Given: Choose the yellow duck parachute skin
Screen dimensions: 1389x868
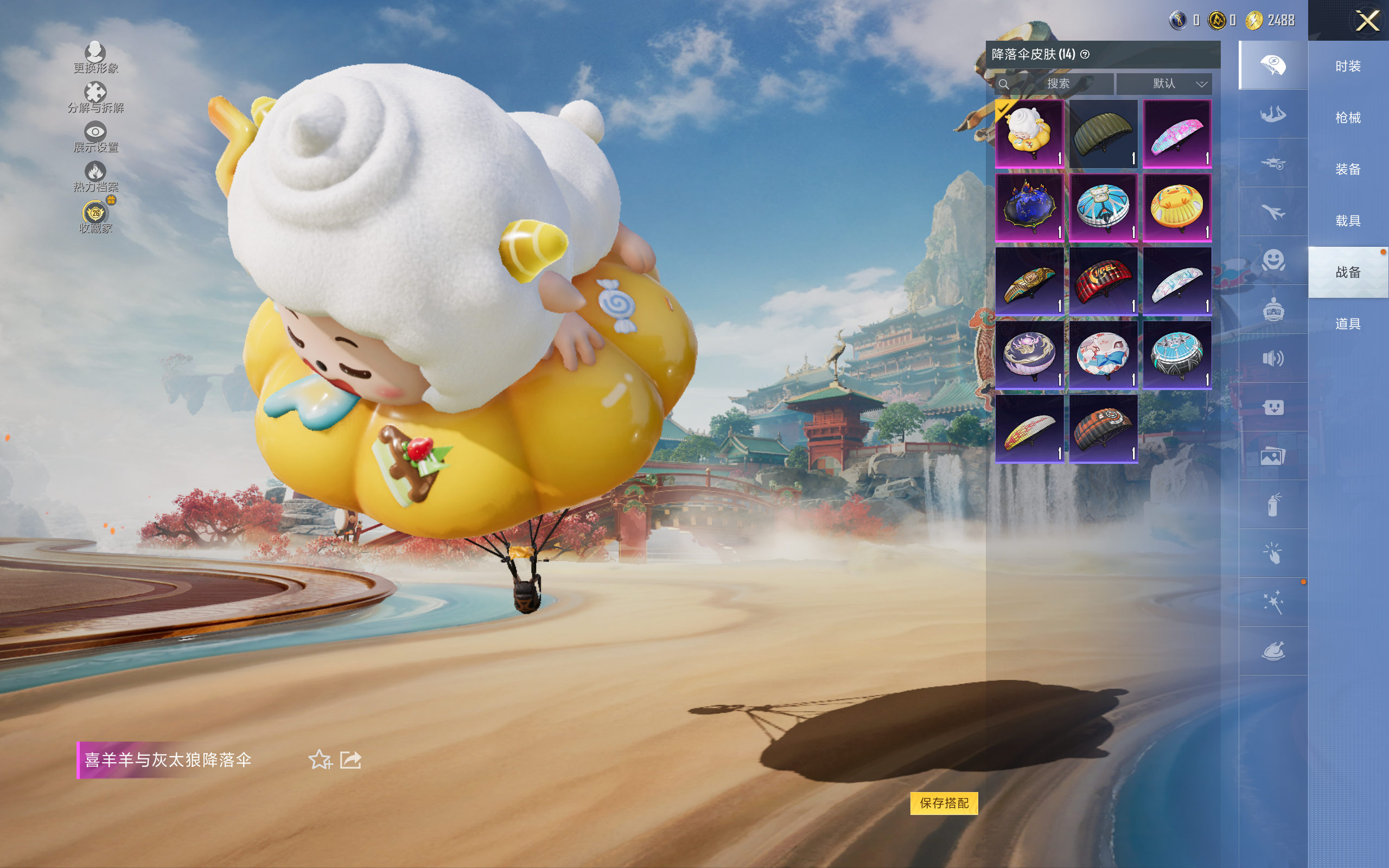Looking at the screenshot, I should (1177, 207).
